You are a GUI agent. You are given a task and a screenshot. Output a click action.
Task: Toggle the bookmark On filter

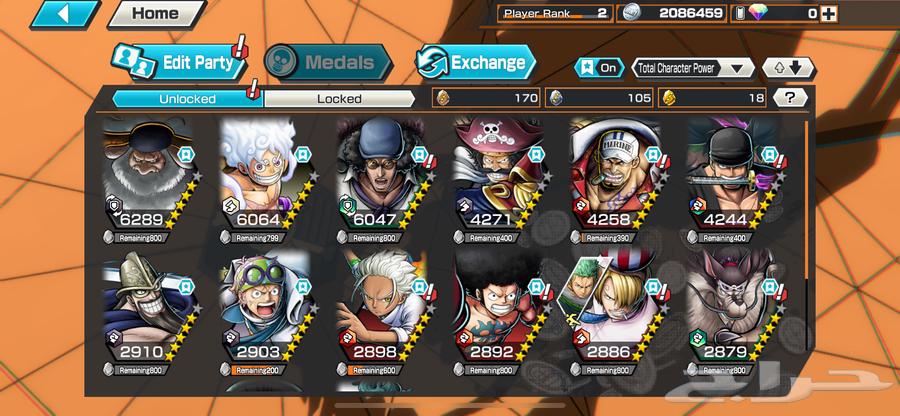tap(597, 68)
